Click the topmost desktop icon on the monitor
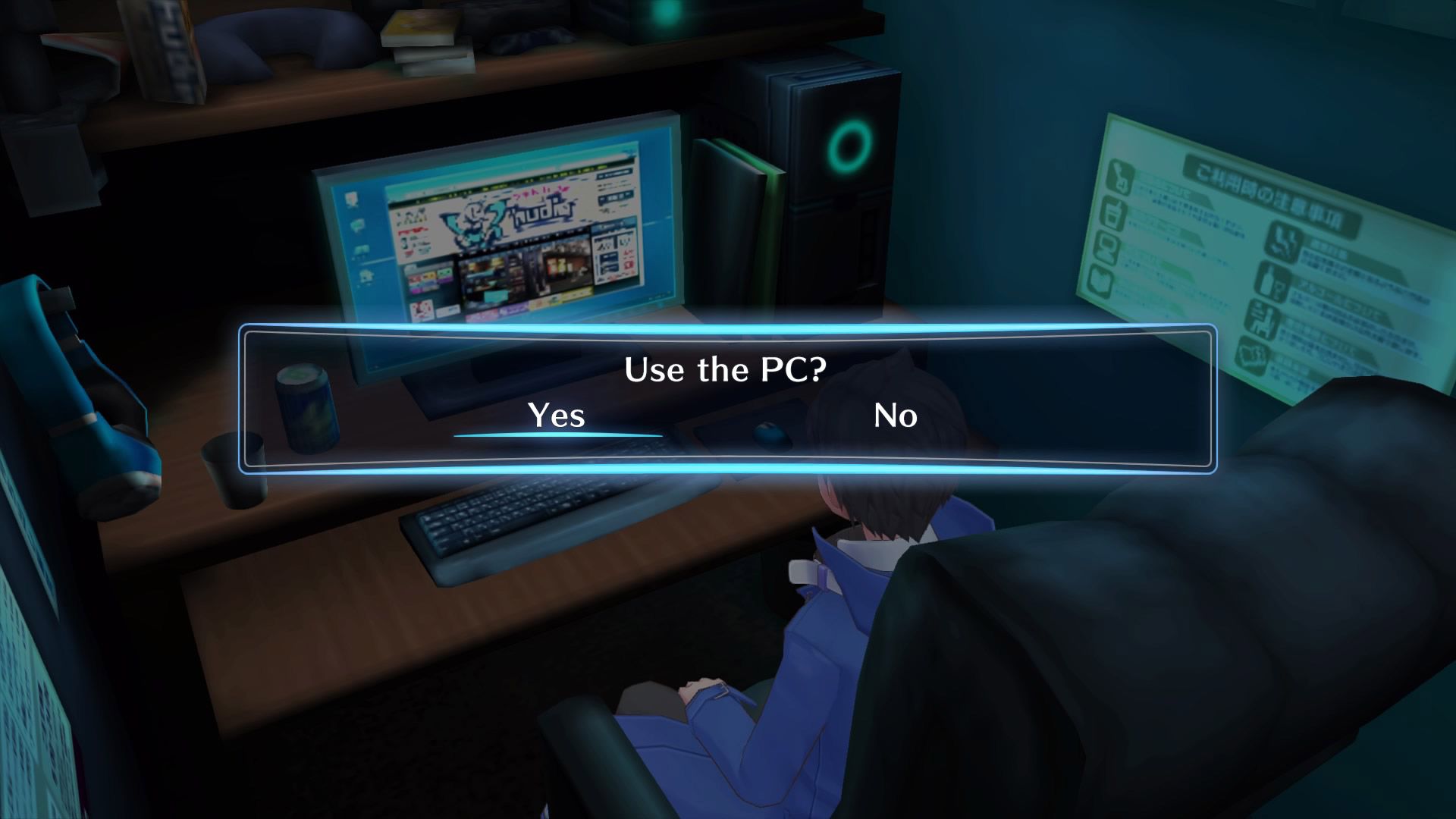This screenshot has height=819, width=1456. point(351,200)
